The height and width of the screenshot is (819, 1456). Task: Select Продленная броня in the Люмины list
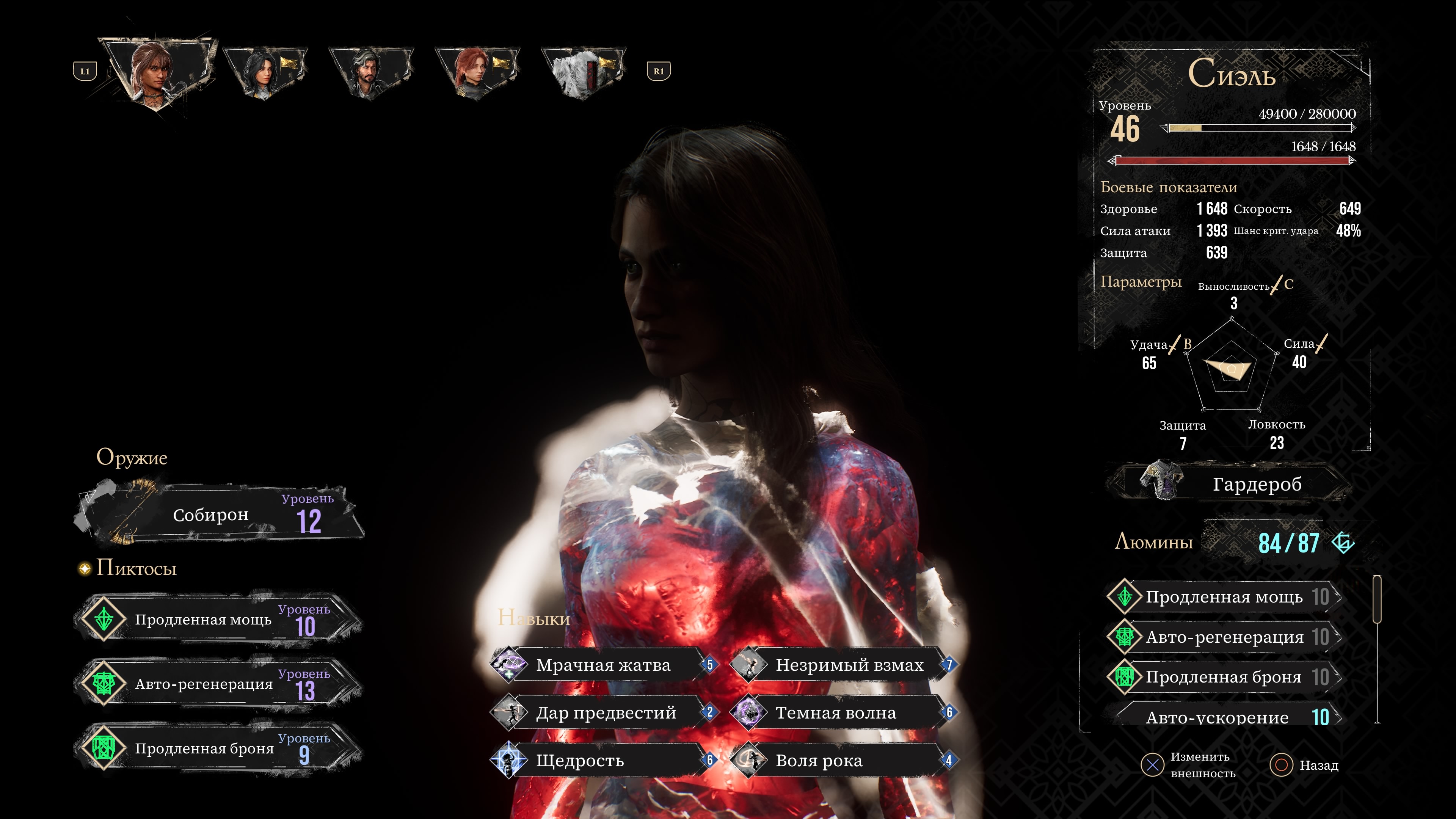click(x=1224, y=677)
